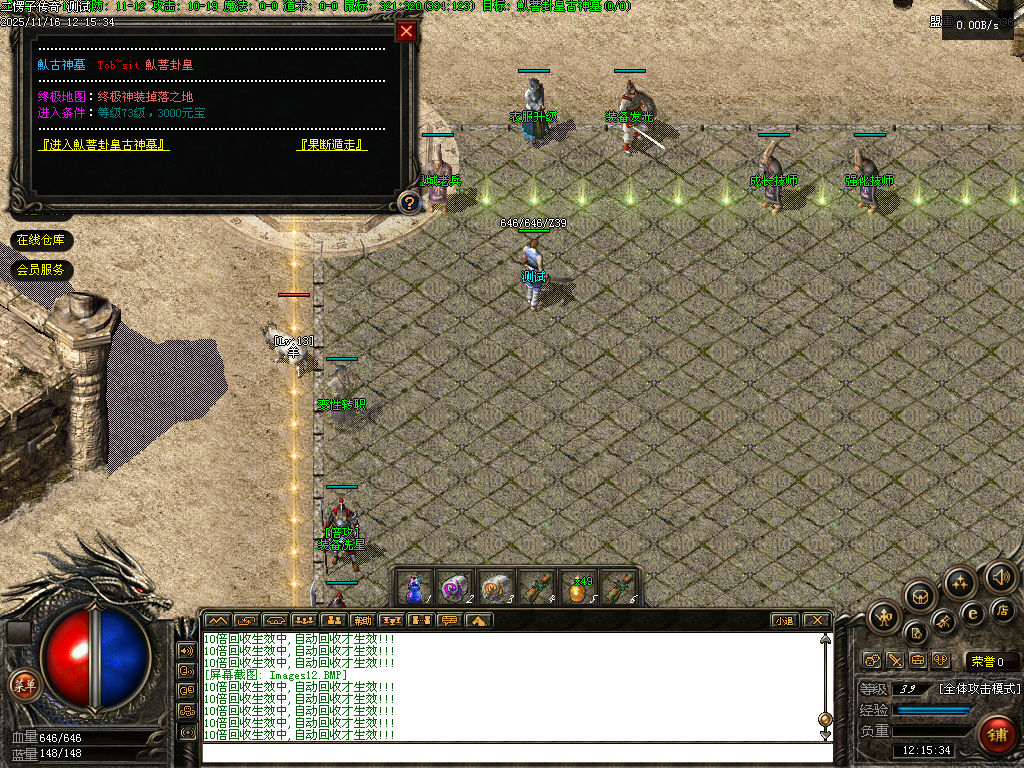This screenshot has height=768, width=1024.
Task: Open the character equipment round button
Action: click(884, 617)
